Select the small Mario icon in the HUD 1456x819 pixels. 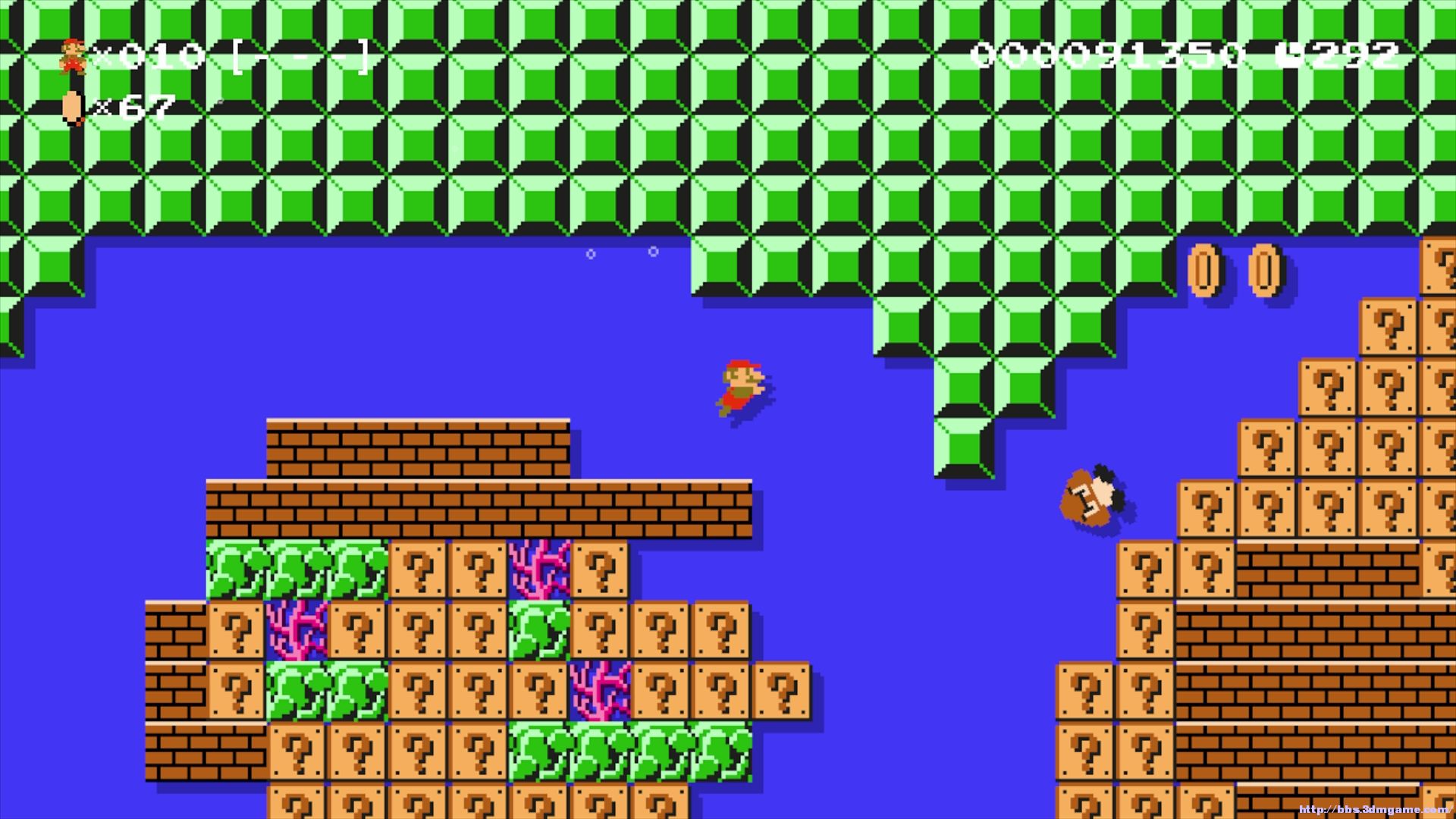pyautogui.click(x=71, y=57)
